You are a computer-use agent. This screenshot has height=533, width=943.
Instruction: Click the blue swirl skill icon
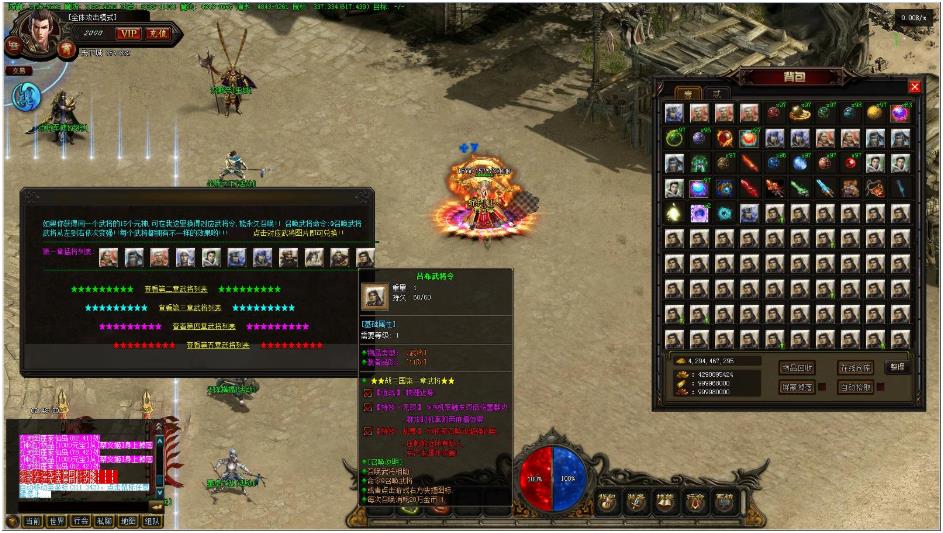(x=27, y=96)
